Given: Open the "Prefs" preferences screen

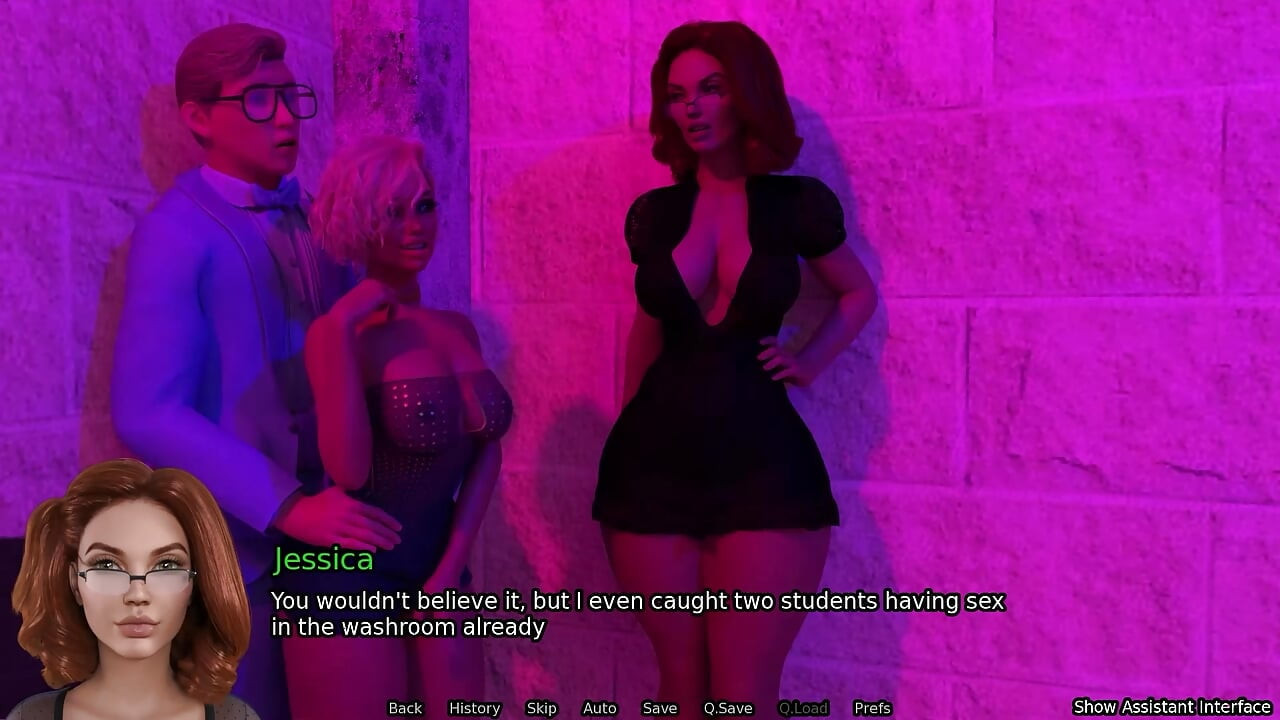Looking at the screenshot, I should (x=873, y=707).
